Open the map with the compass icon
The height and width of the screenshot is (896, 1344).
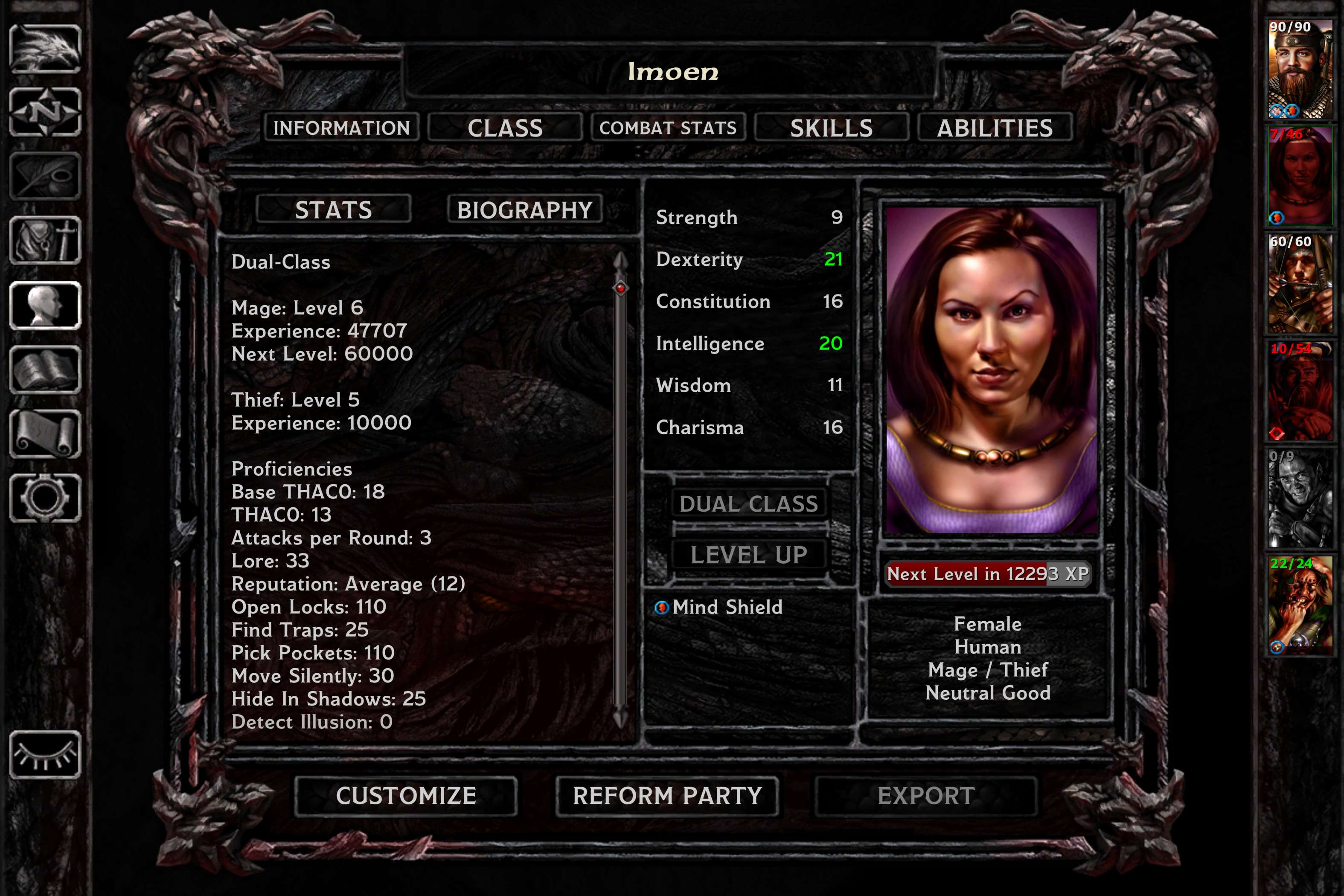[45, 112]
